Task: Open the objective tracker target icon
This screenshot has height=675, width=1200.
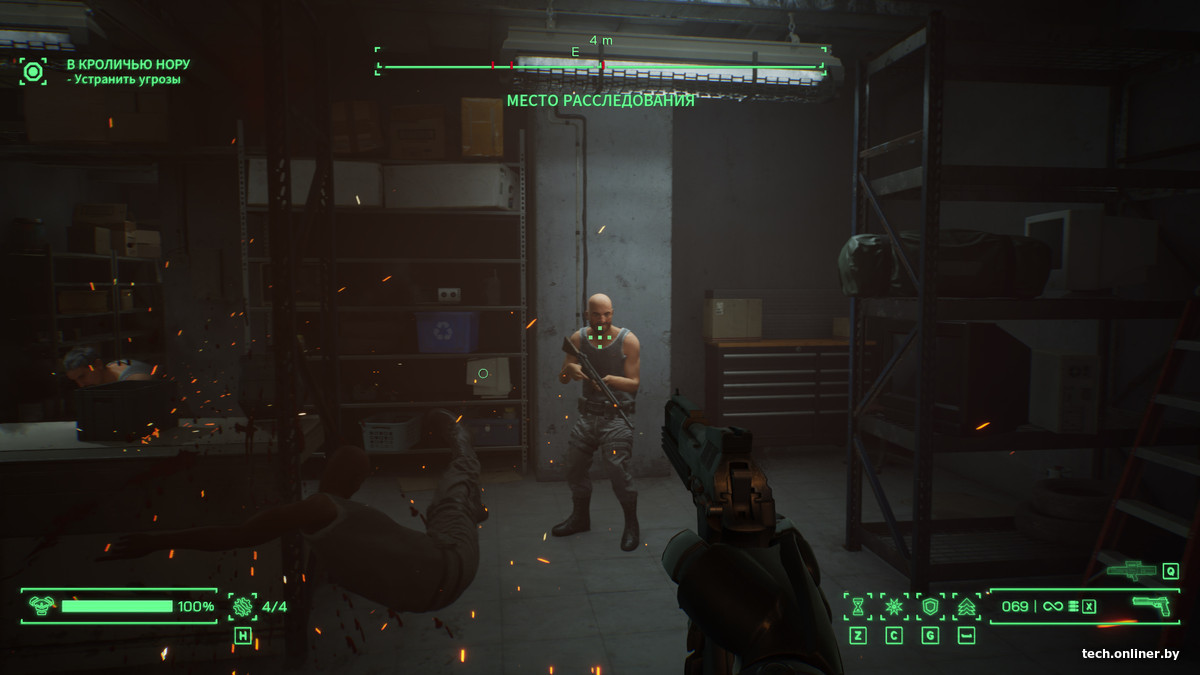Action: pyautogui.click(x=33, y=71)
